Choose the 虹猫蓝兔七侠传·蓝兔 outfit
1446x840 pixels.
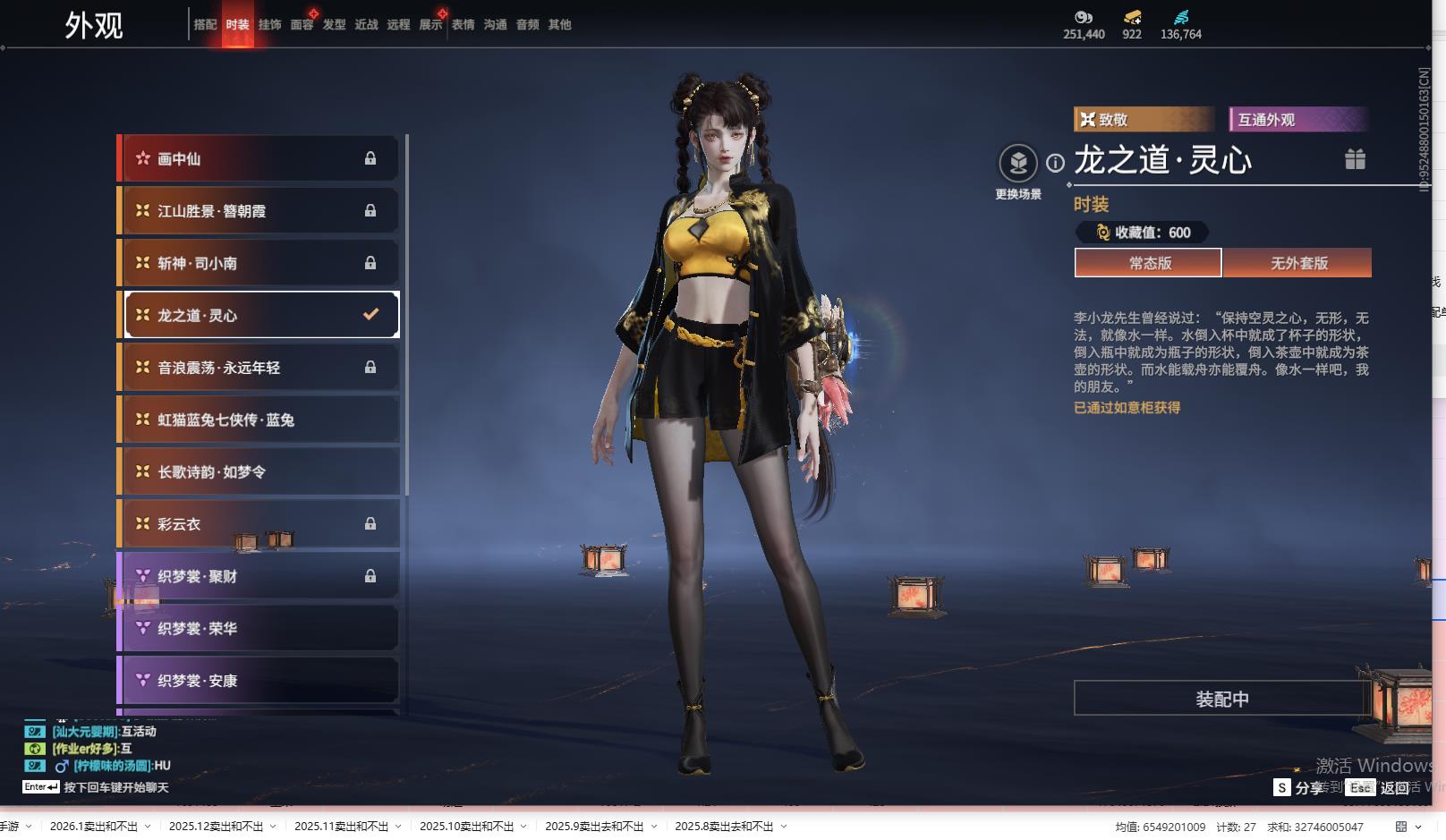[x=259, y=420]
